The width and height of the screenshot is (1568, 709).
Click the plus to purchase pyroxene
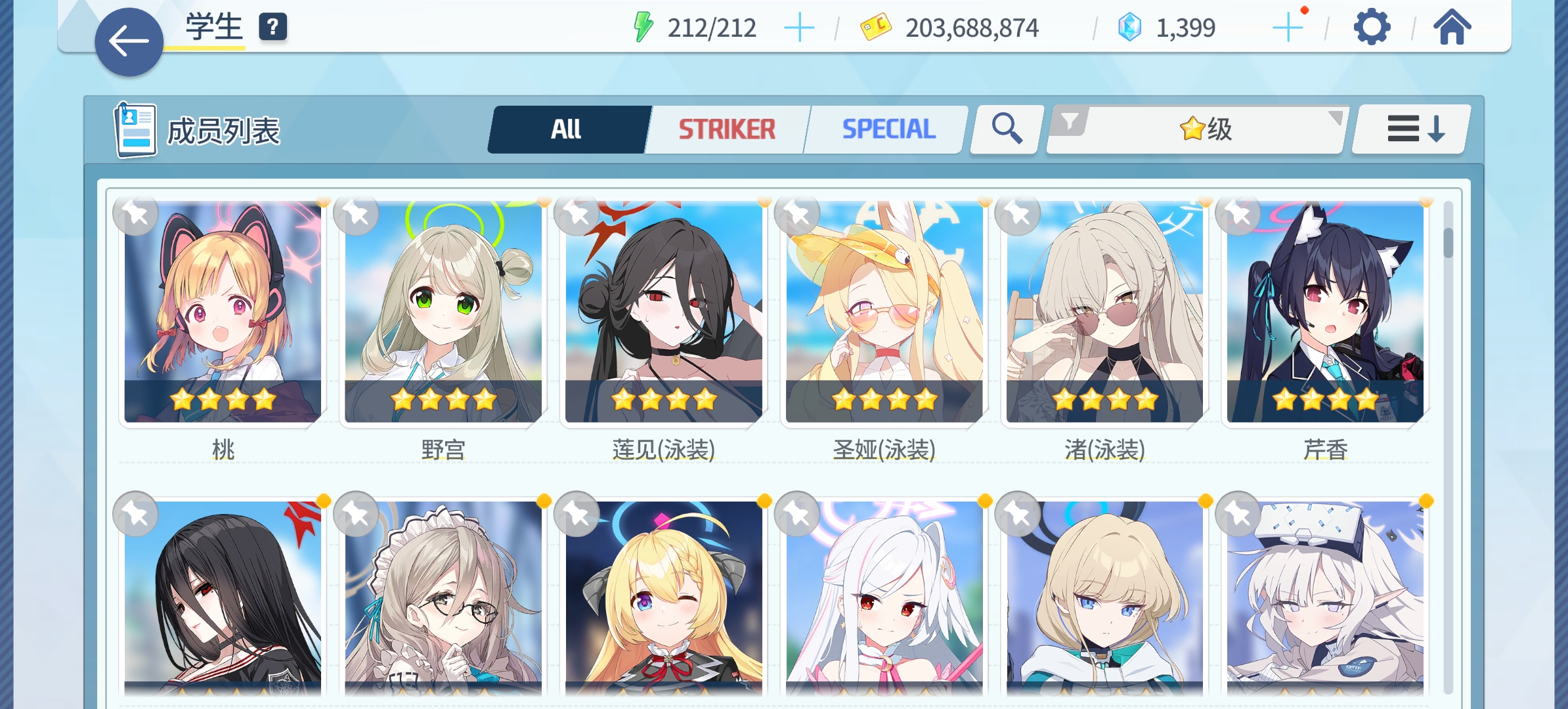point(1288,27)
